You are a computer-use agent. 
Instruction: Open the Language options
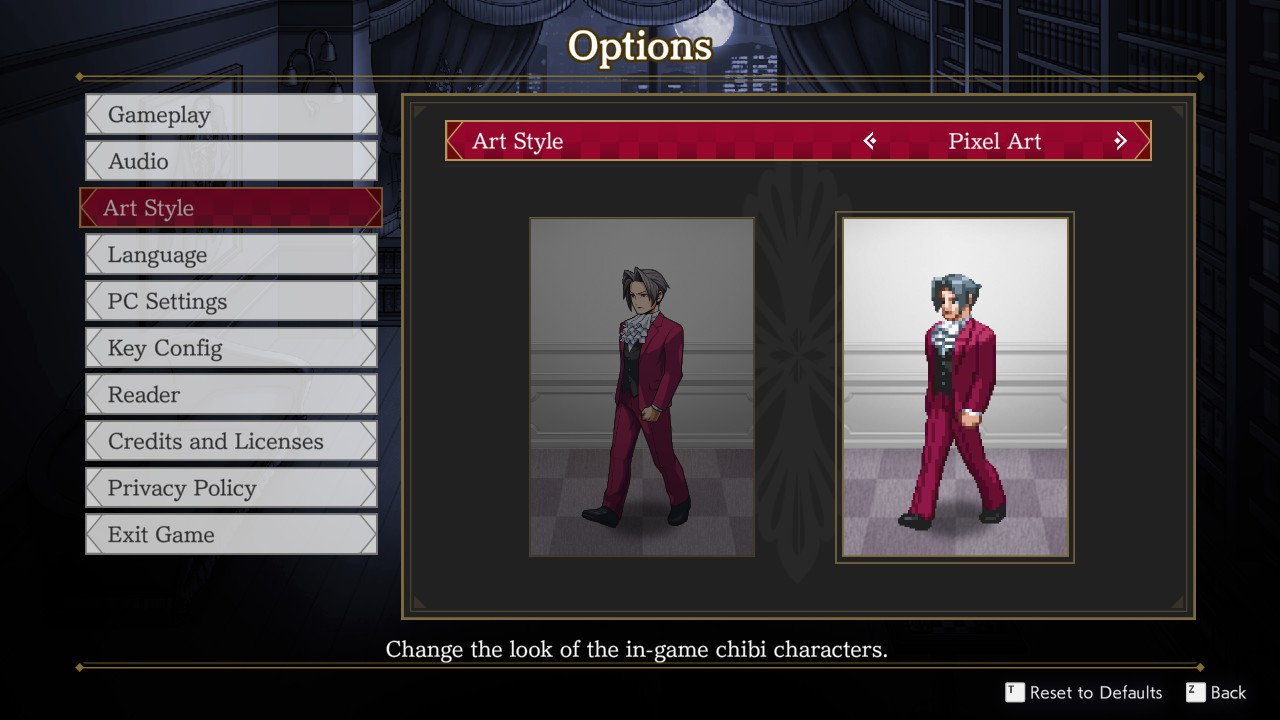pos(231,255)
